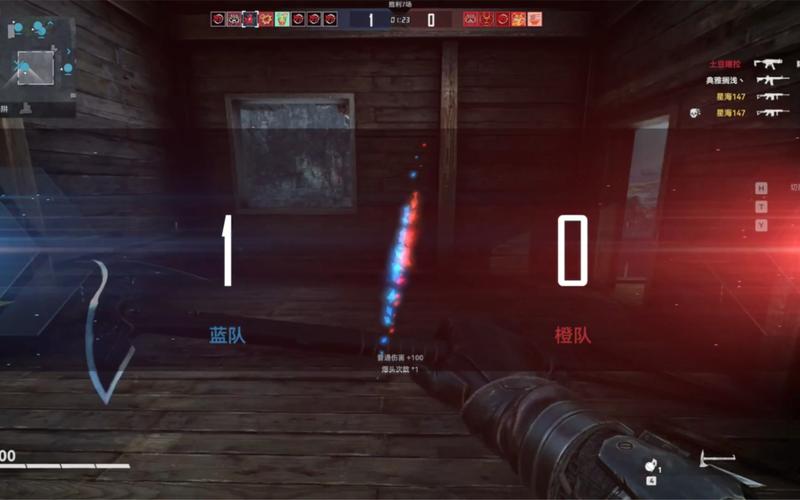Select the light-orange avatar ending the orange team row

[x=535, y=19]
